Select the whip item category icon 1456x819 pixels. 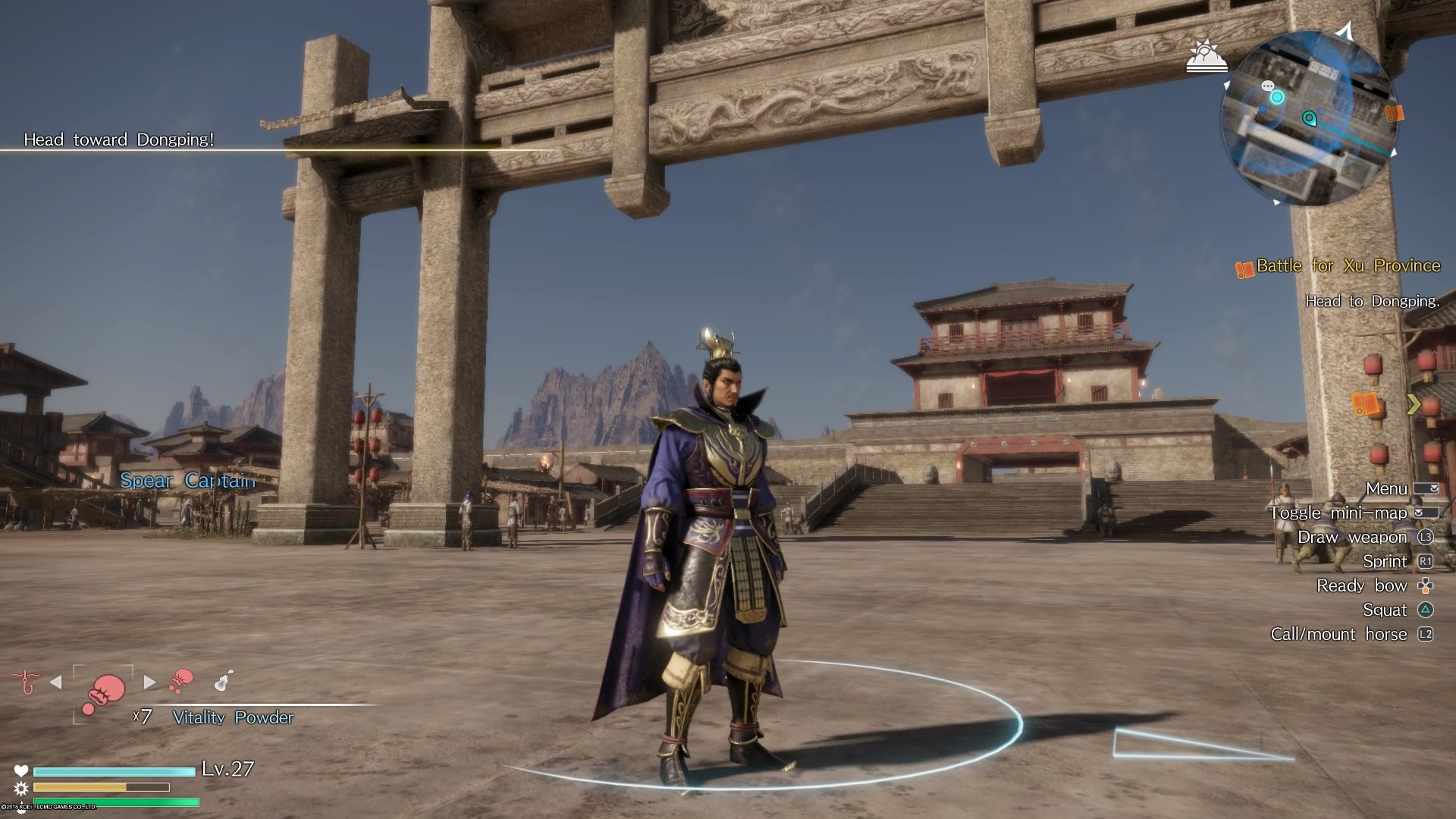tap(27, 681)
